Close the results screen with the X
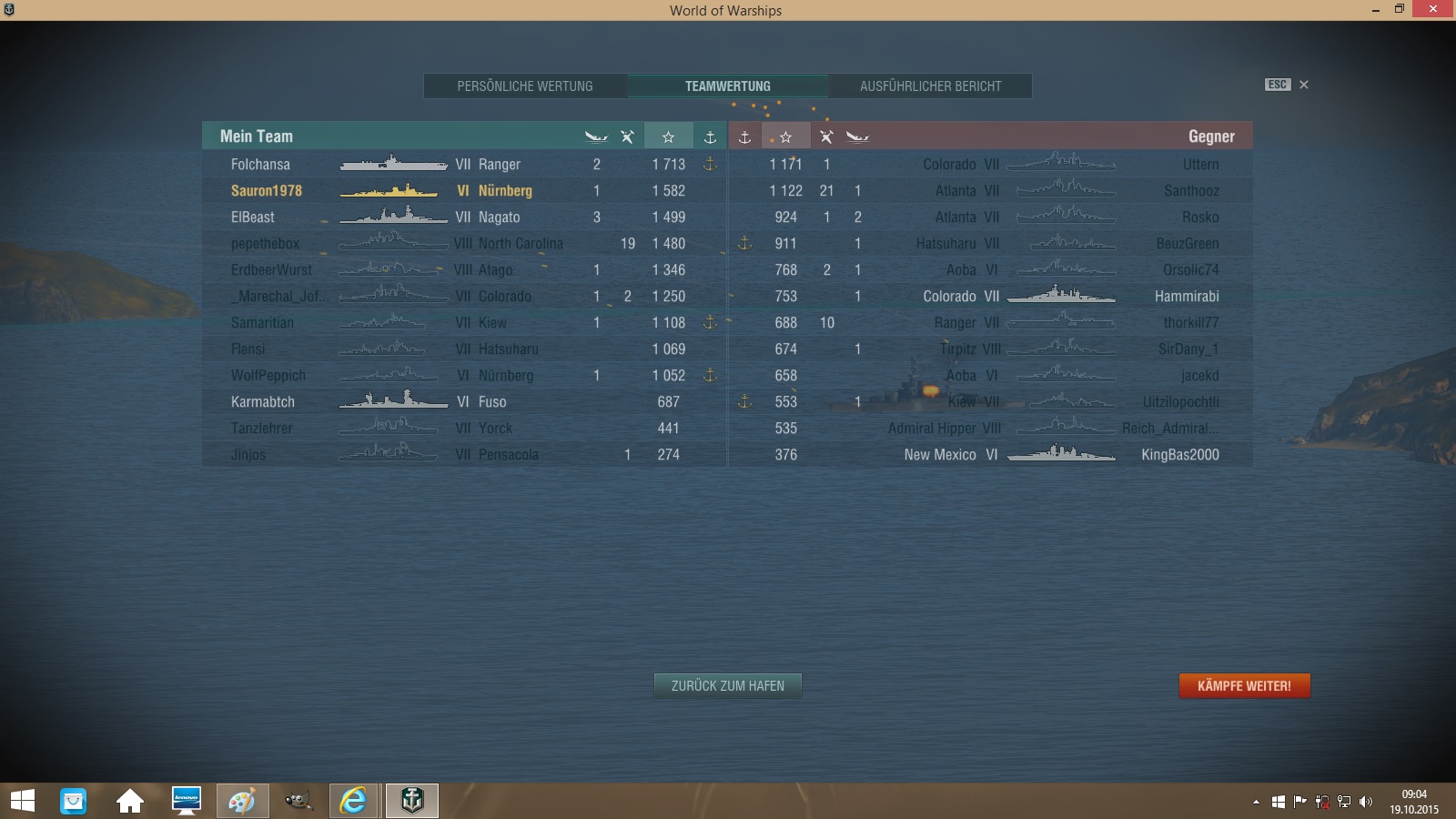This screenshot has width=1456, height=819. (x=1304, y=85)
